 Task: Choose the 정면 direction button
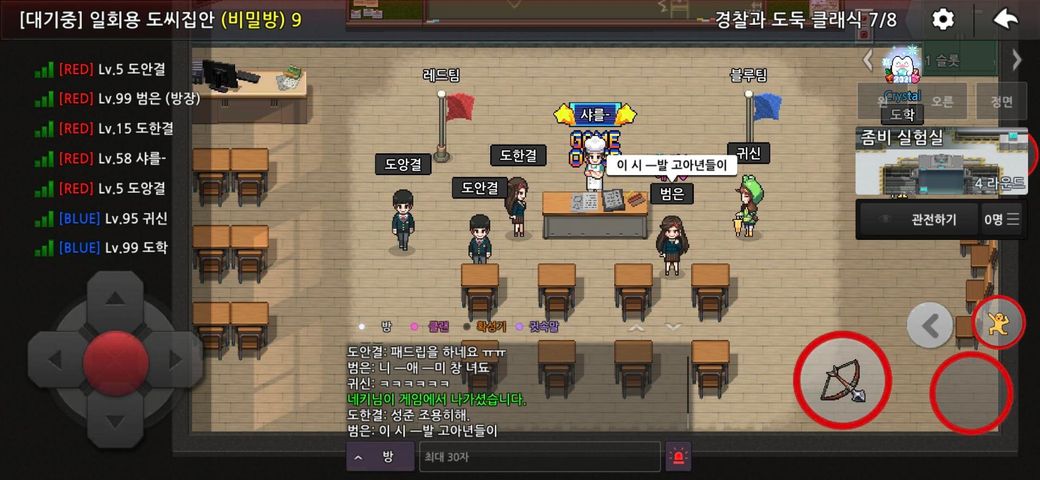[x=1001, y=101]
